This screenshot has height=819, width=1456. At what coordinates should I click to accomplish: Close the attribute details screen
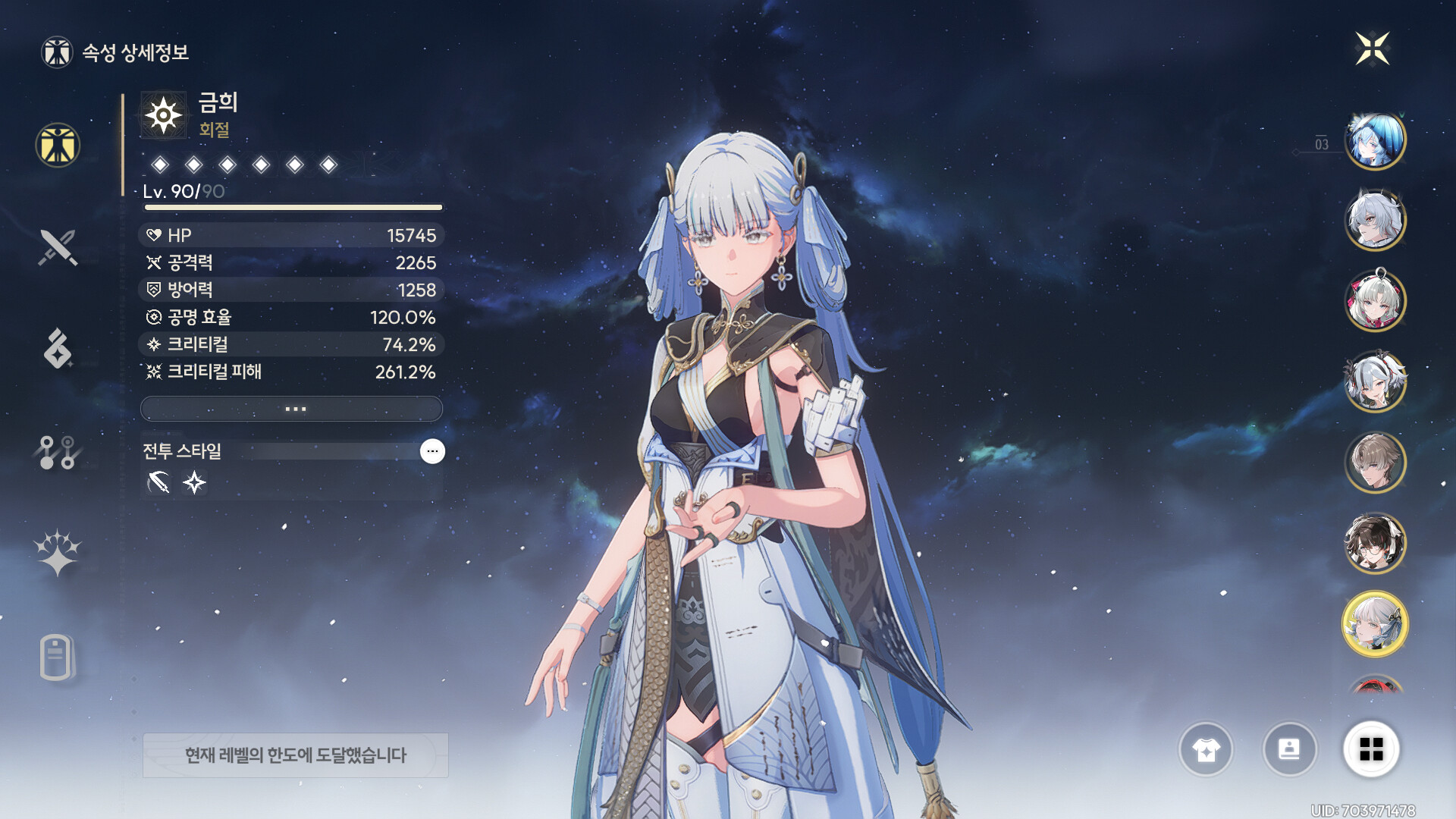(x=1372, y=49)
